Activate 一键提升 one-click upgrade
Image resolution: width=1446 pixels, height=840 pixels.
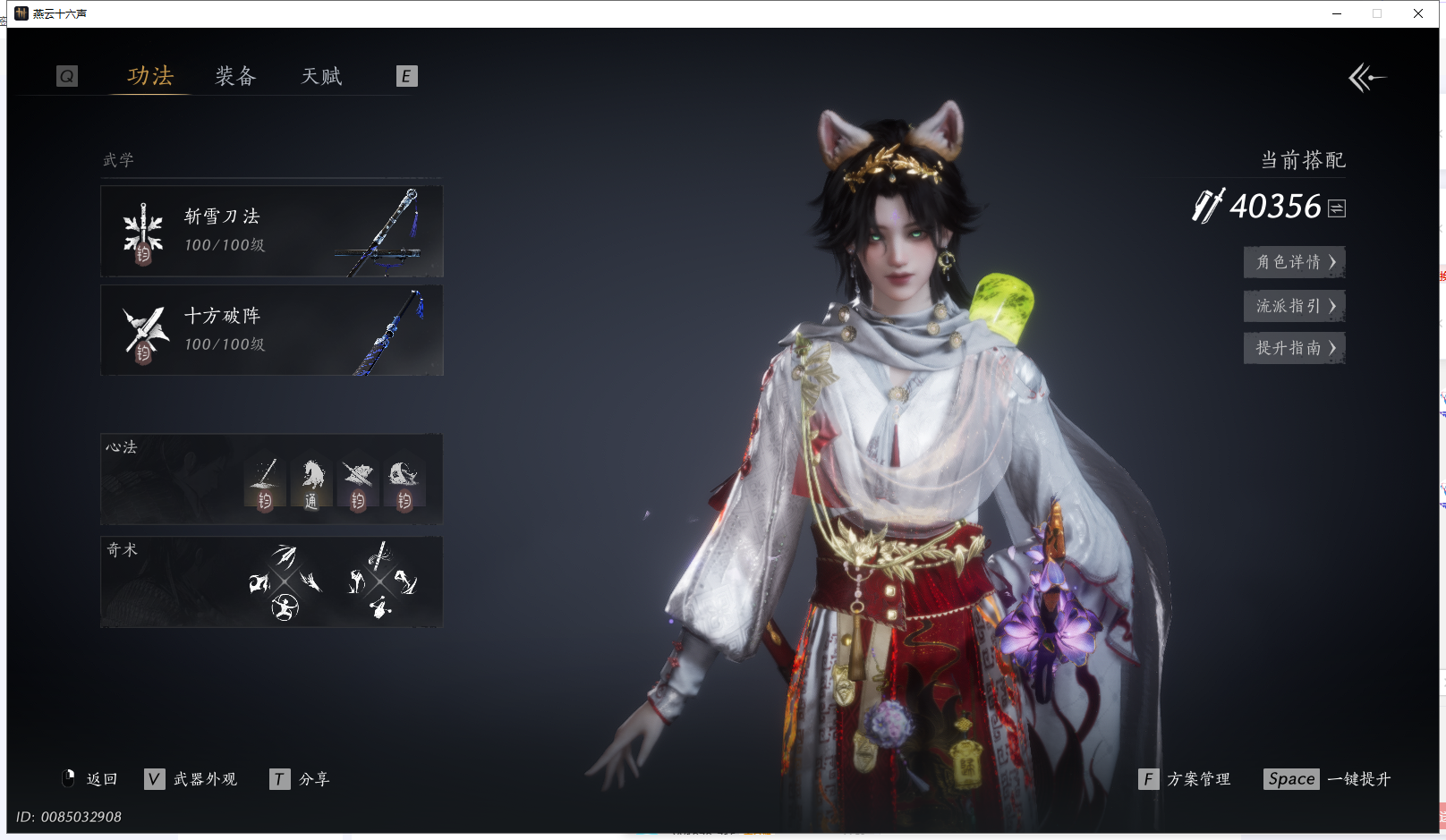click(1329, 779)
